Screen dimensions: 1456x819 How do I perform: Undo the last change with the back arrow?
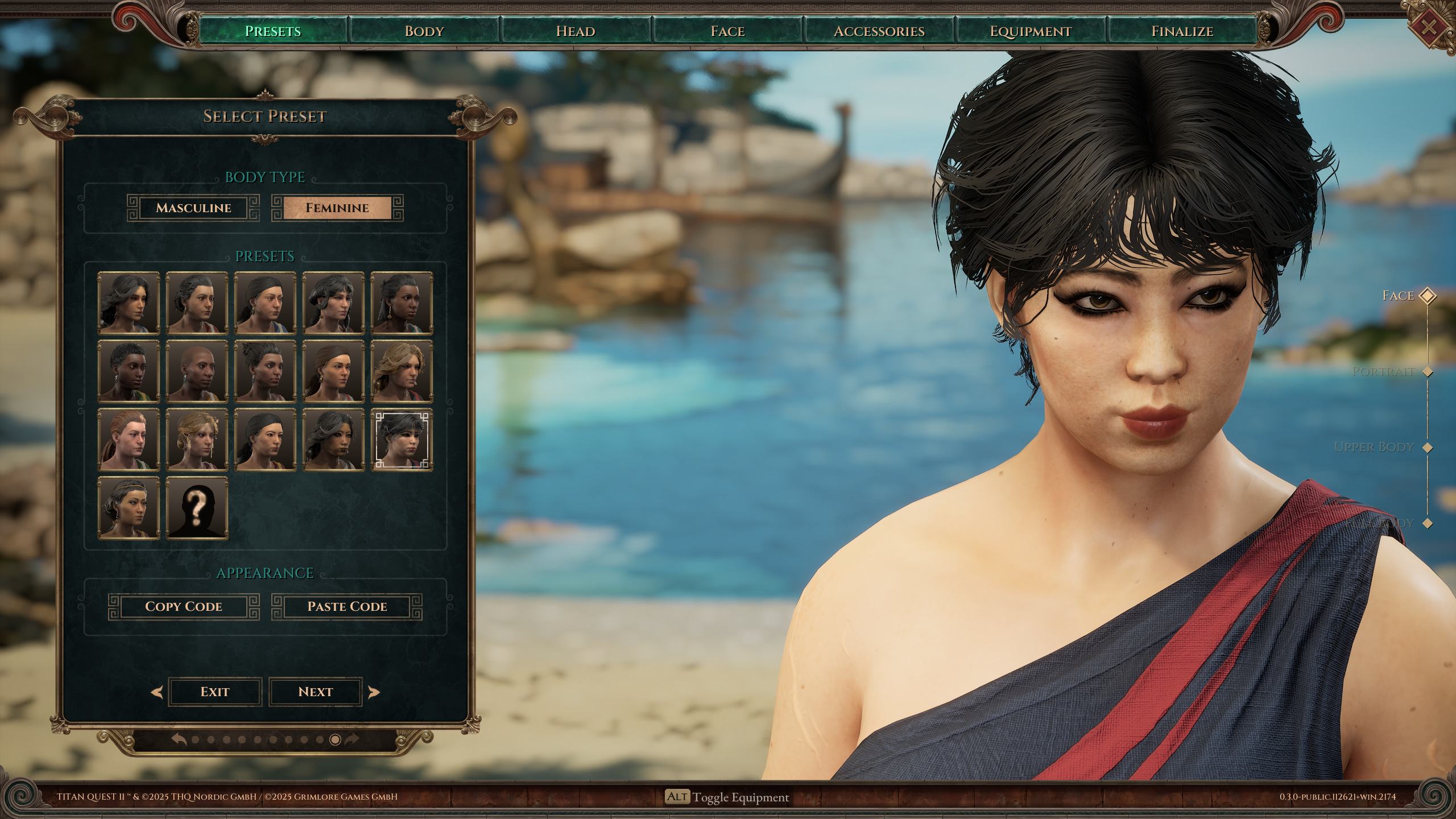pos(180,739)
